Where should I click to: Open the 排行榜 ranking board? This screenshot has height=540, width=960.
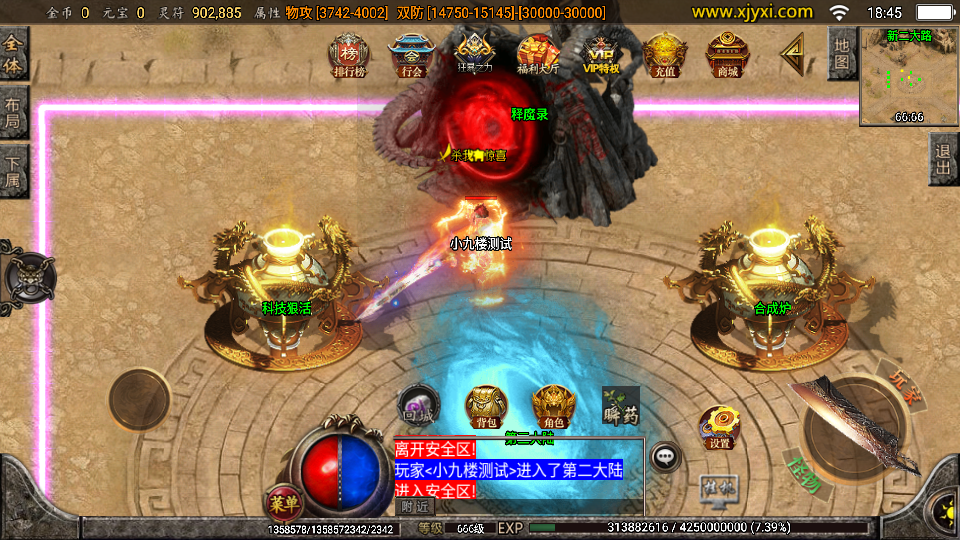[x=349, y=55]
